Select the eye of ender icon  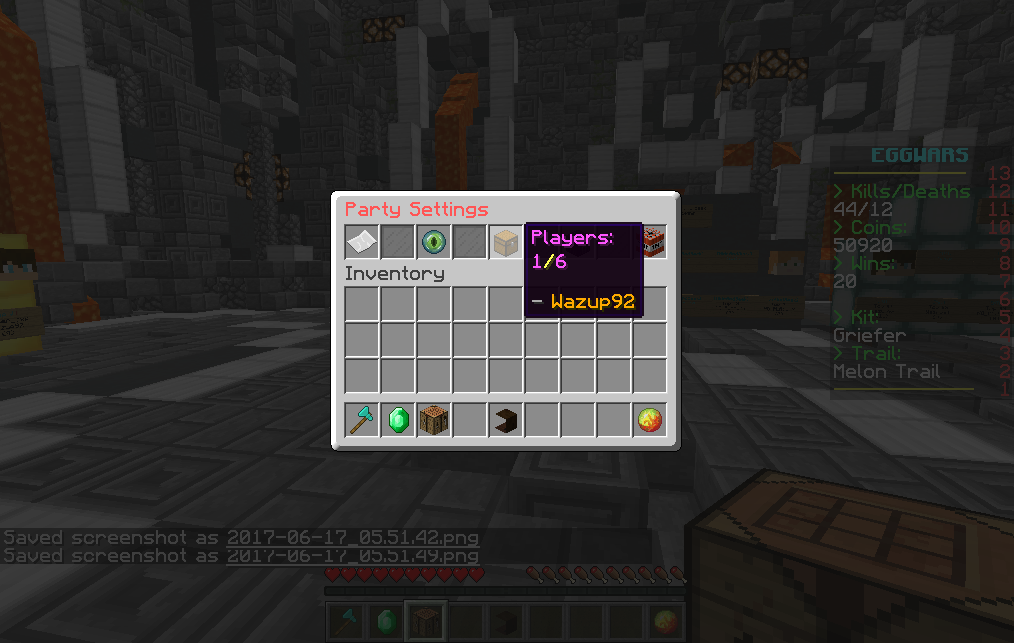(434, 242)
